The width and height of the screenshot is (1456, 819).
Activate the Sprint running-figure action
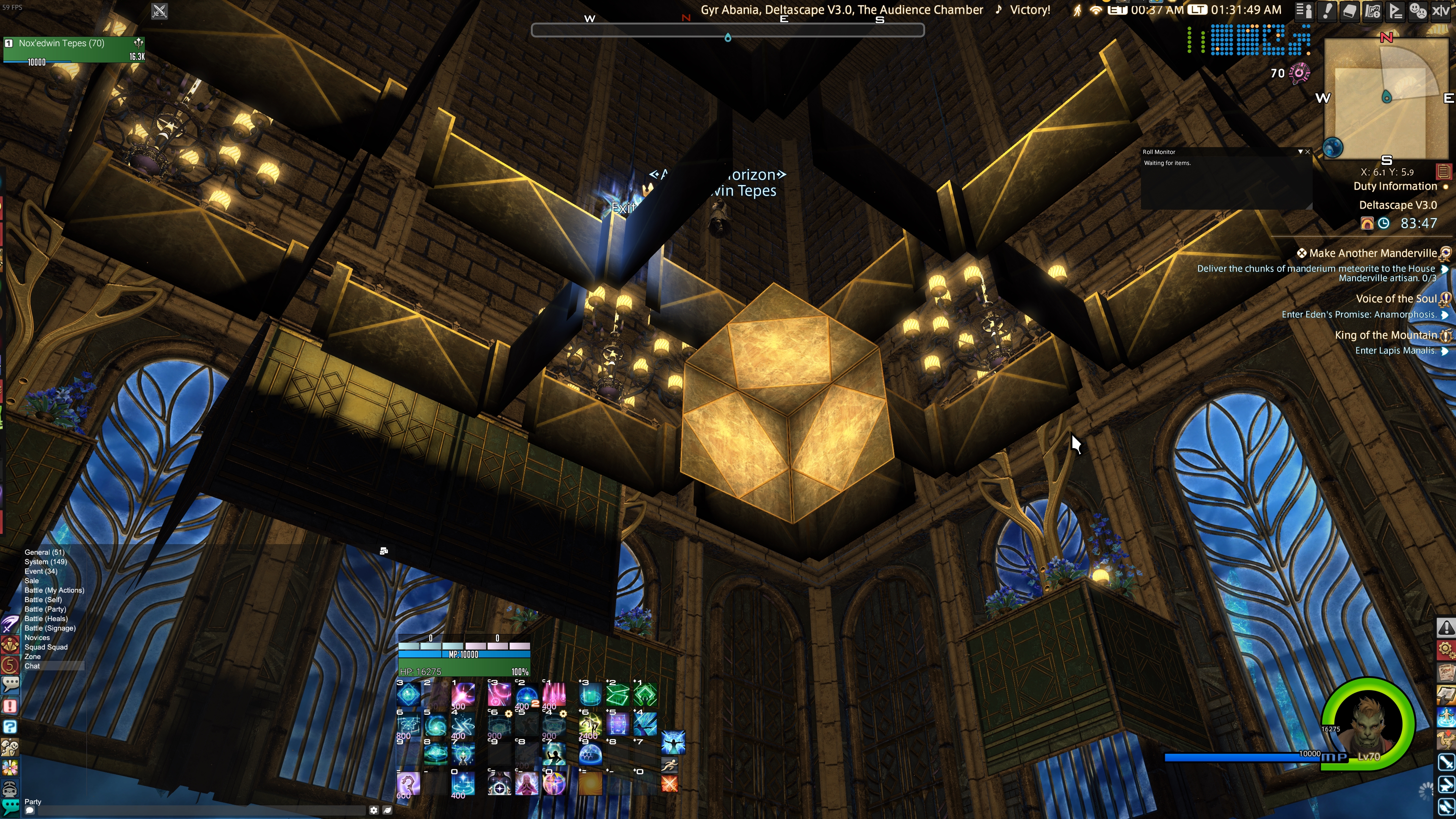669,766
